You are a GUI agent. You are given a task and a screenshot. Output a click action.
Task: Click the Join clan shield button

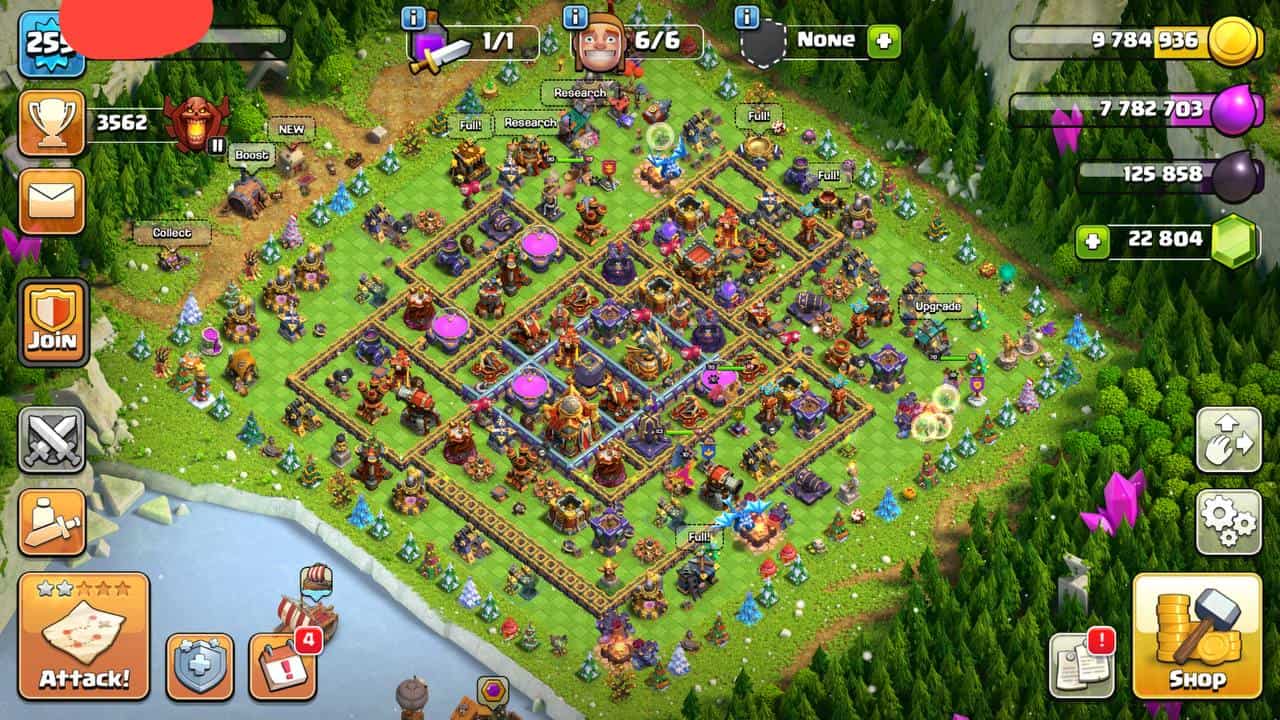[x=52, y=322]
